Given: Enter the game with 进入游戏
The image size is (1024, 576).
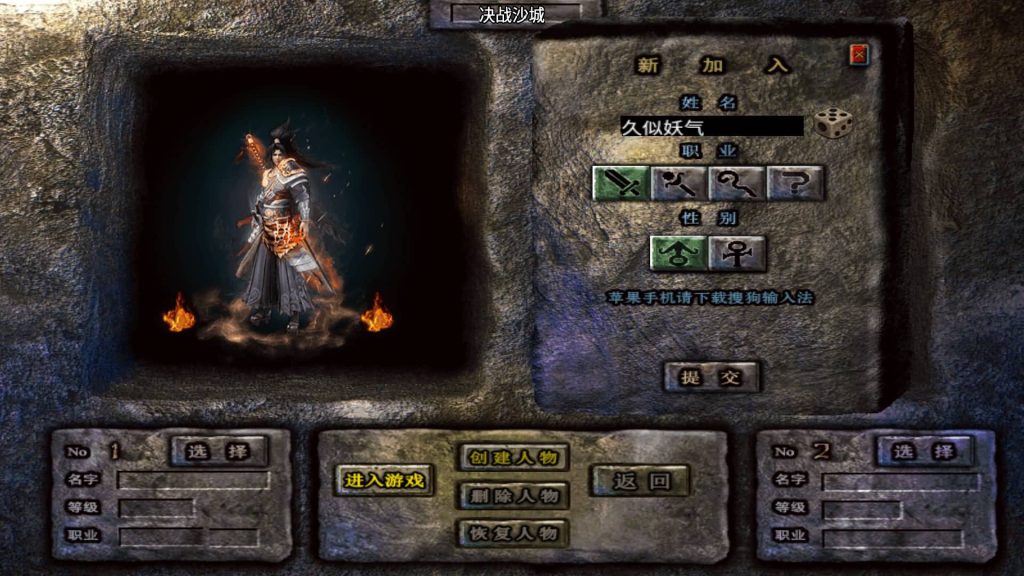Looking at the screenshot, I should coord(385,480).
